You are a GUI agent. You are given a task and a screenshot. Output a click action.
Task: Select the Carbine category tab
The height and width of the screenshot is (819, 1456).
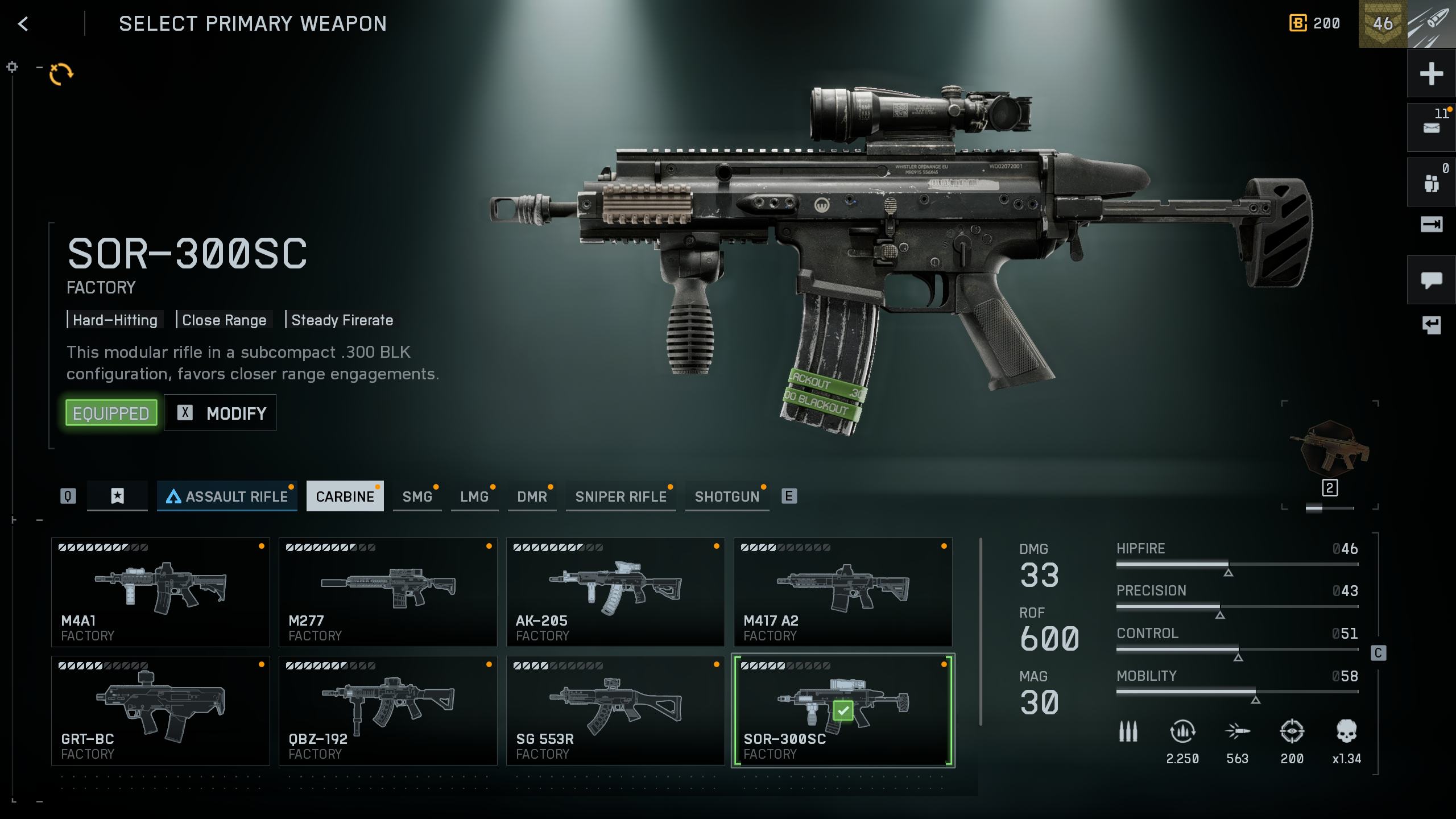(x=345, y=497)
